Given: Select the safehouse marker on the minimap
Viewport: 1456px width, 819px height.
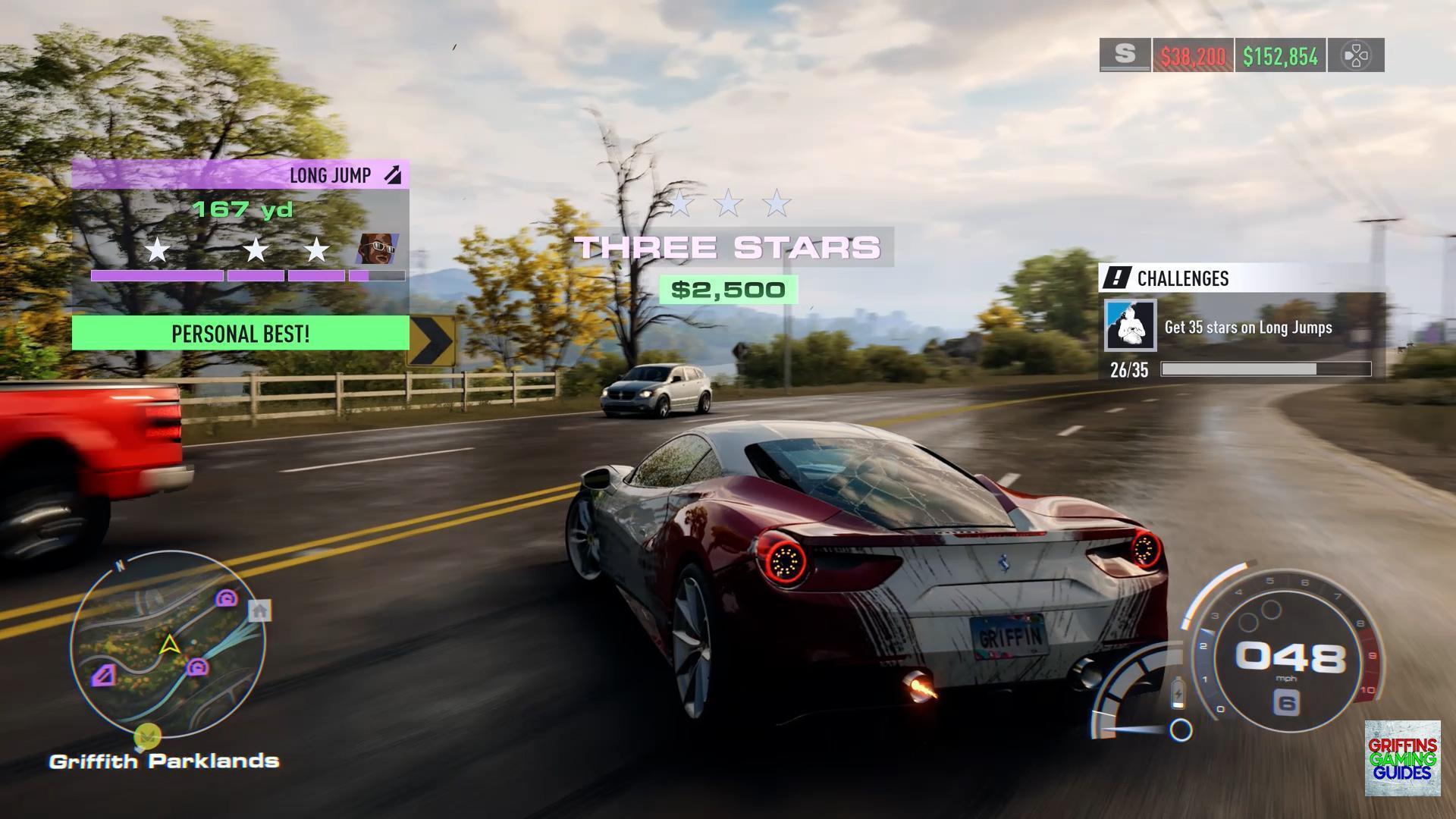Looking at the screenshot, I should point(260,610).
